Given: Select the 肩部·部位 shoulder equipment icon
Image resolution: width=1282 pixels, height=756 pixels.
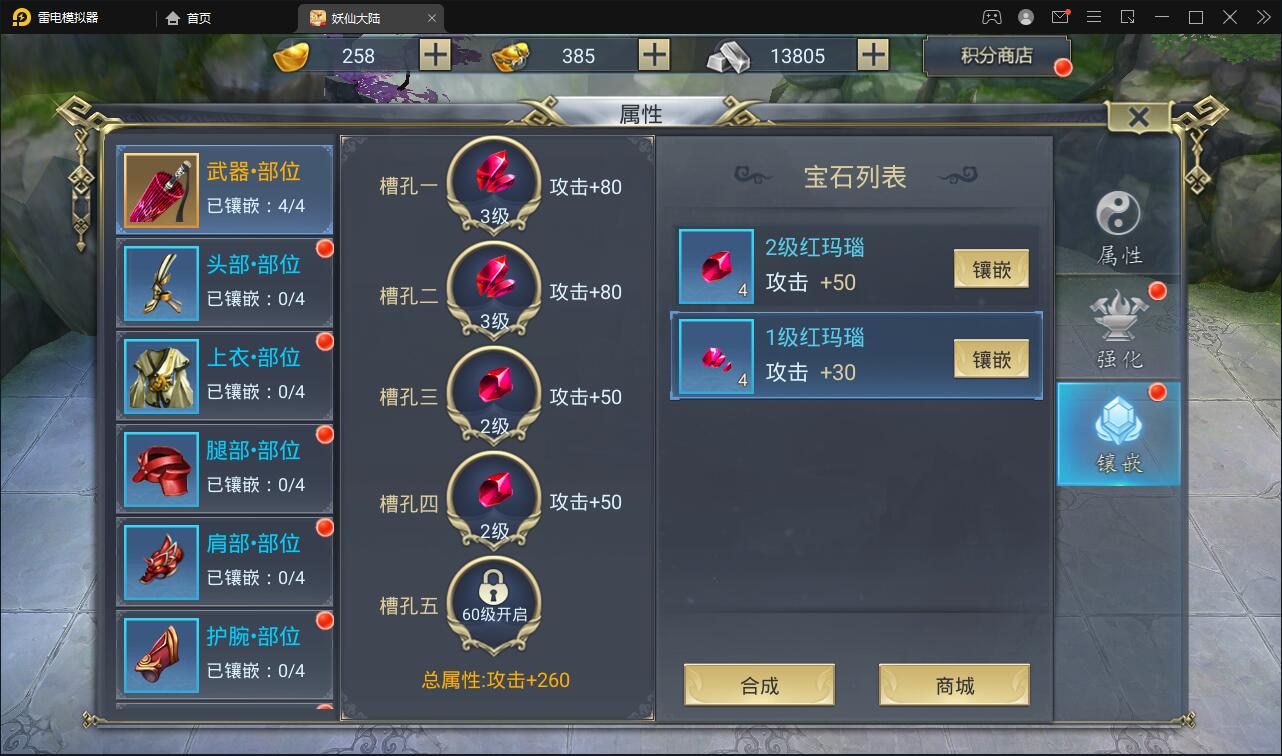Looking at the screenshot, I should 160,561.
